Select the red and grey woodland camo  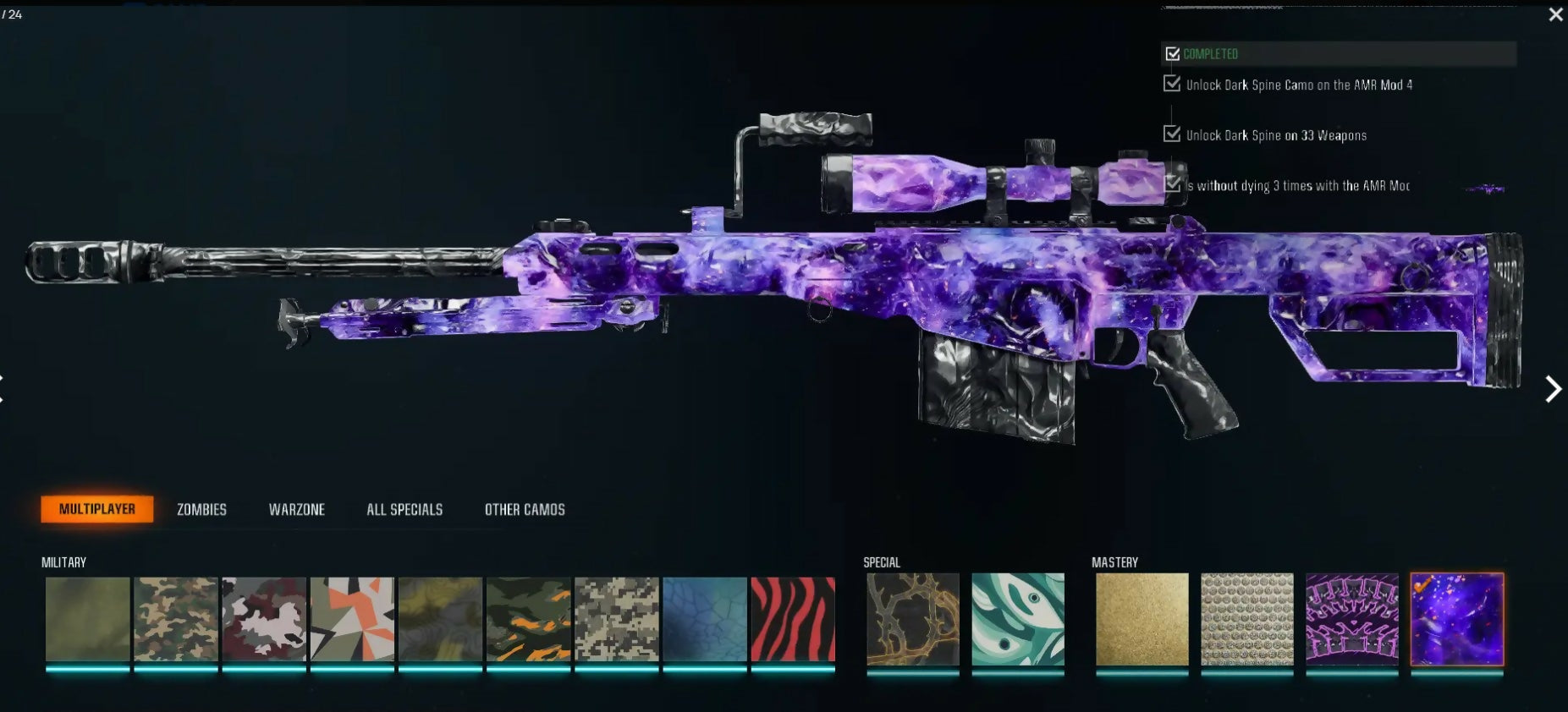264,619
